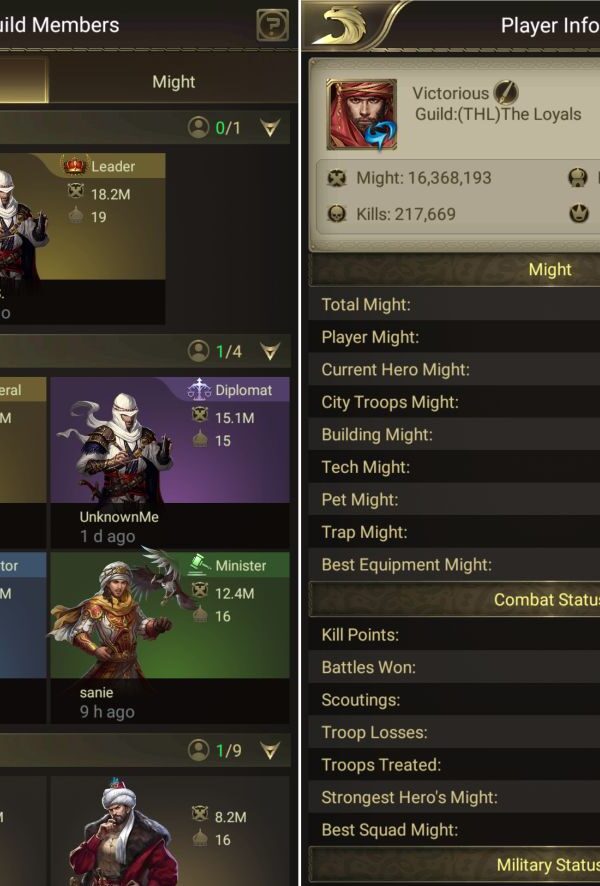Open UnknownMe Diplomat member card
This screenshot has width=600, height=886.
[x=169, y=460]
